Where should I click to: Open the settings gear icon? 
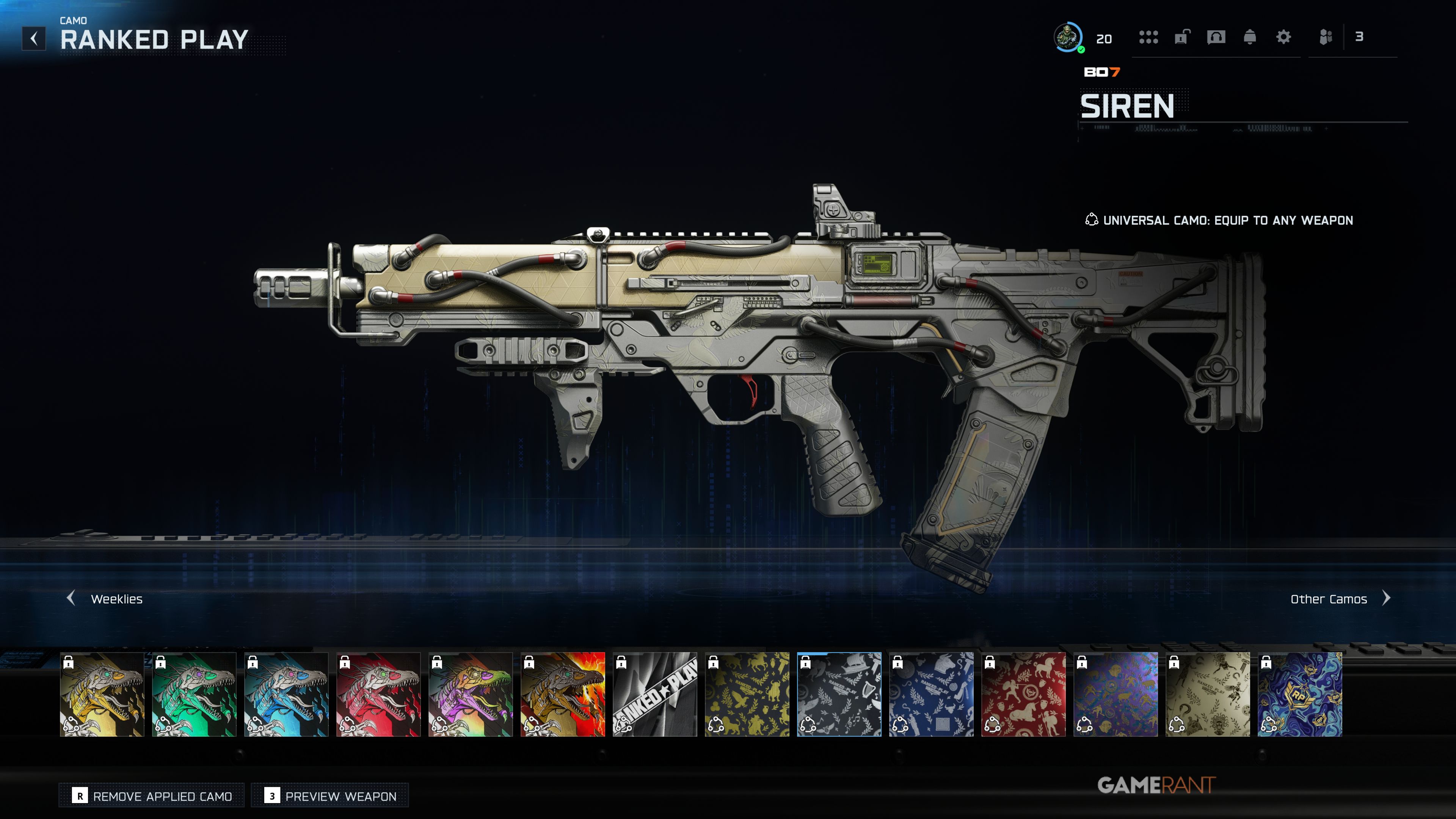(1283, 37)
